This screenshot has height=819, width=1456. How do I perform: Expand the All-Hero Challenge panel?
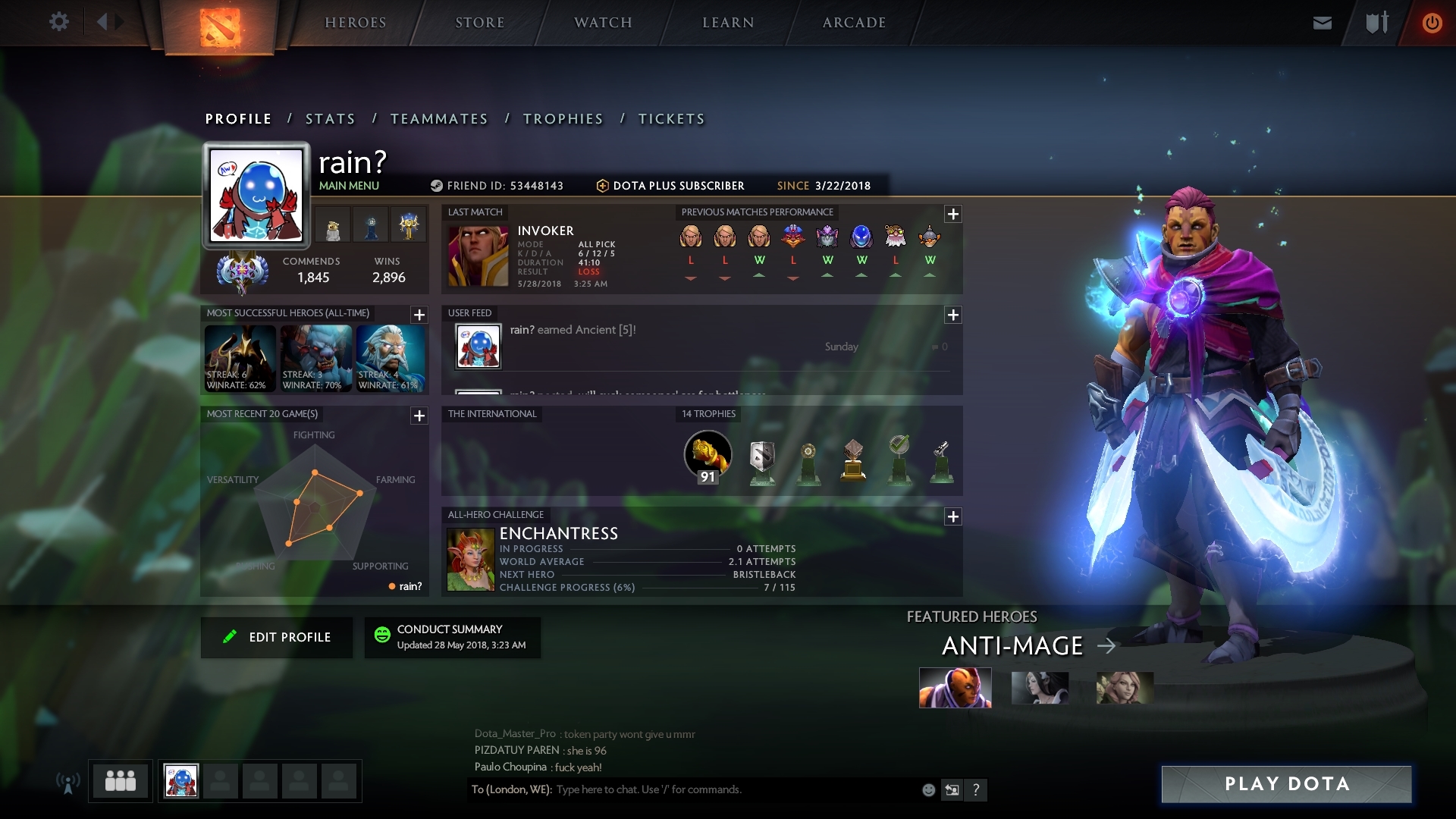[x=953, y=516]
